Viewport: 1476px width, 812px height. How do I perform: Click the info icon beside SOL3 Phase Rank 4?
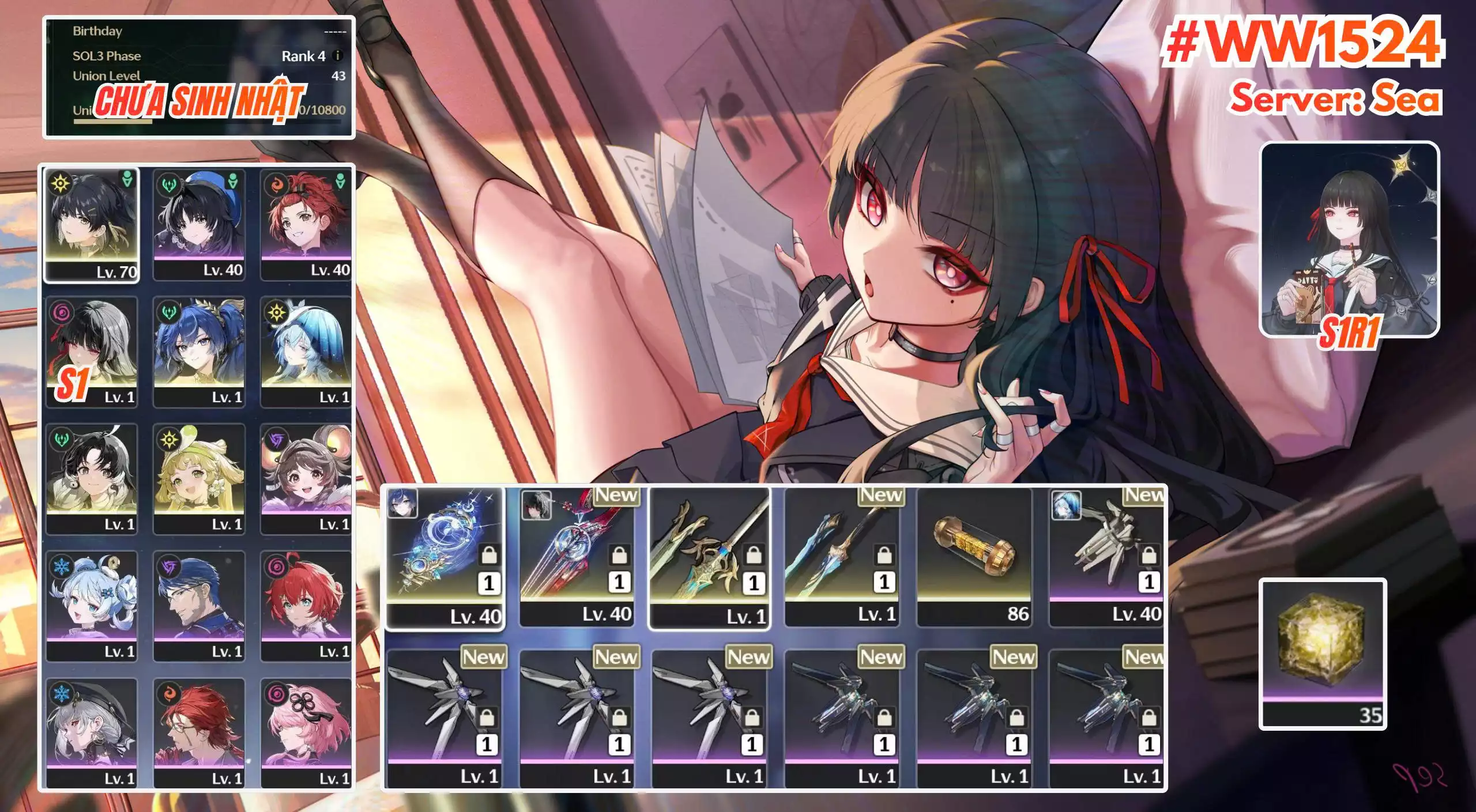coord(337,58)
